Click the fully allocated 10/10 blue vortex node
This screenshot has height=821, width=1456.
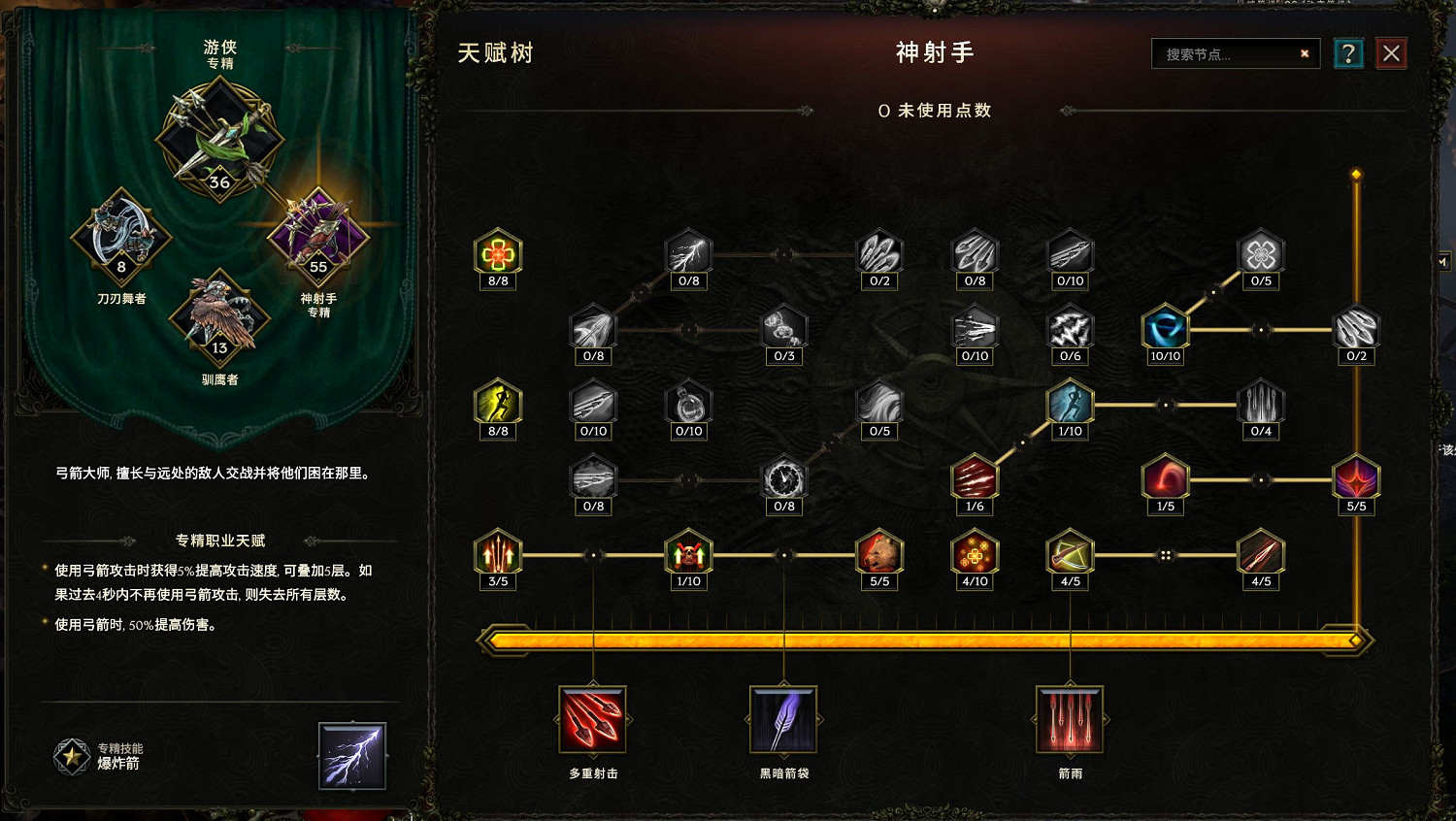tap(1164, 330)
